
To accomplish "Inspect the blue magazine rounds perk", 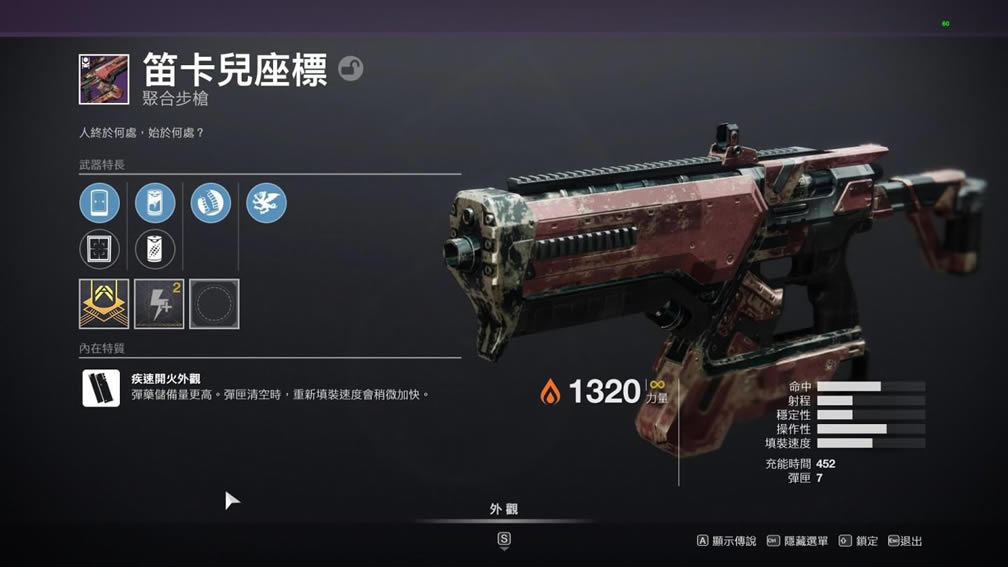I will click(x=211, y=203).
